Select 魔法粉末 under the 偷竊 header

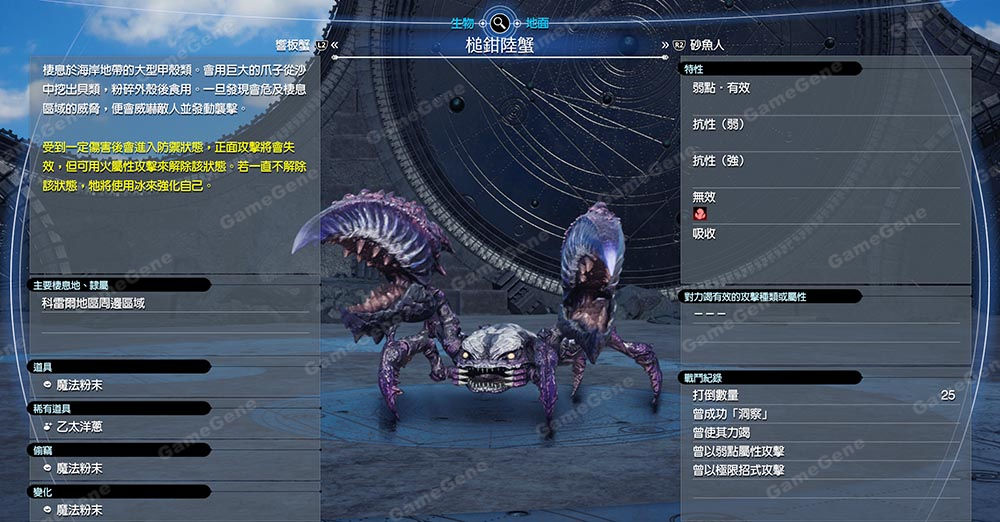pyautogui.click(x=80, y=468)
